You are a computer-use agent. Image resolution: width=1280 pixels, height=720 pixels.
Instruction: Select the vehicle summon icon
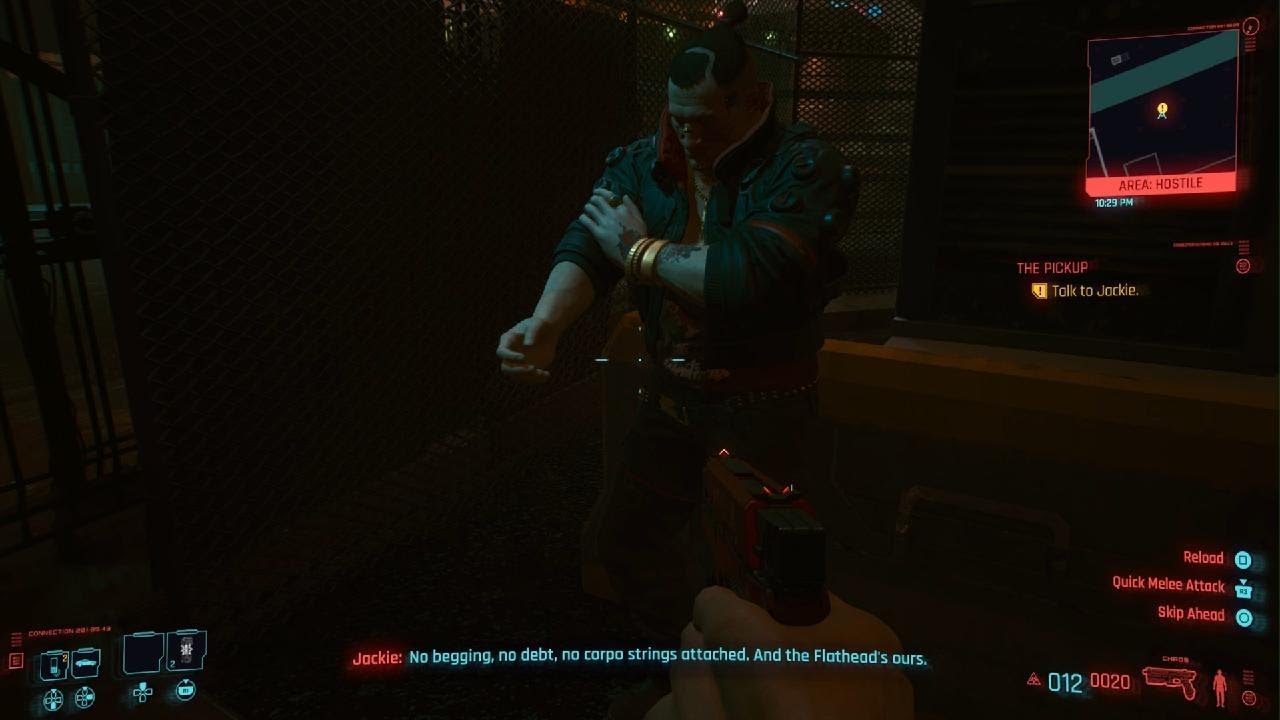pos(86,662)
